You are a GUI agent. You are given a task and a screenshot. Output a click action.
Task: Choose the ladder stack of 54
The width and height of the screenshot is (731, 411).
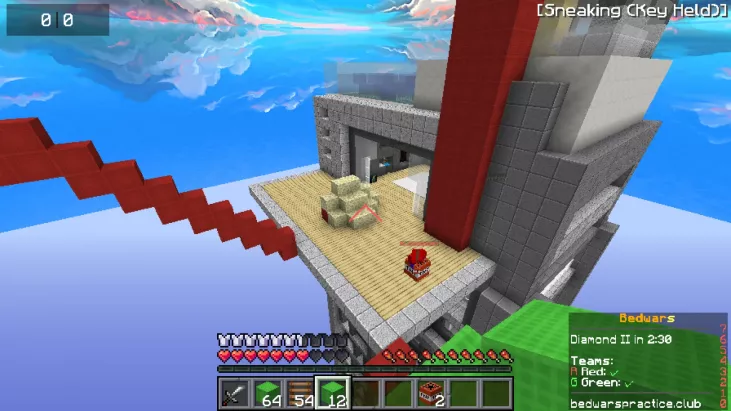coord(300,393)
